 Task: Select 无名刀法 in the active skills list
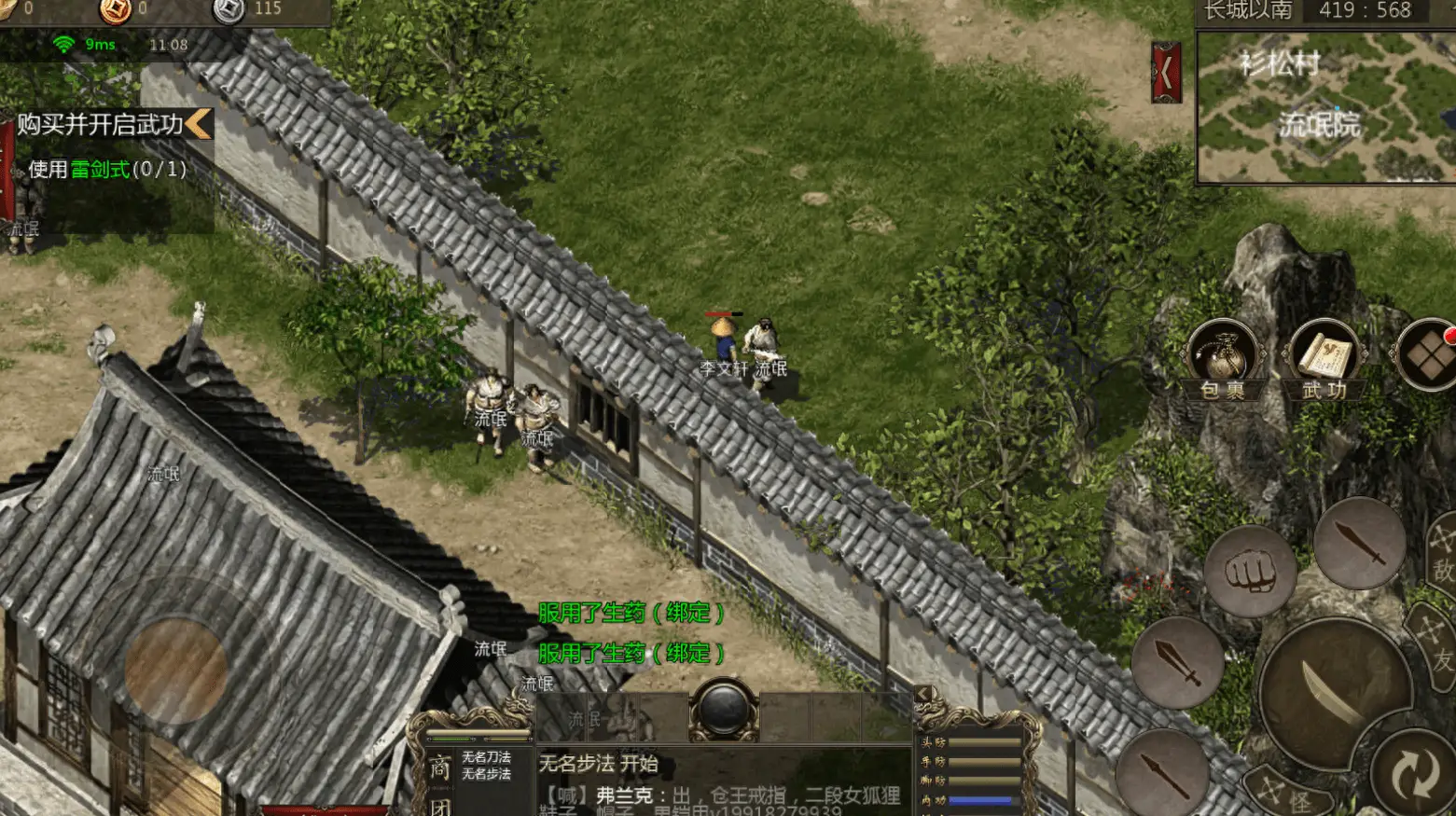pyautogui.click(x=486, y=757)
